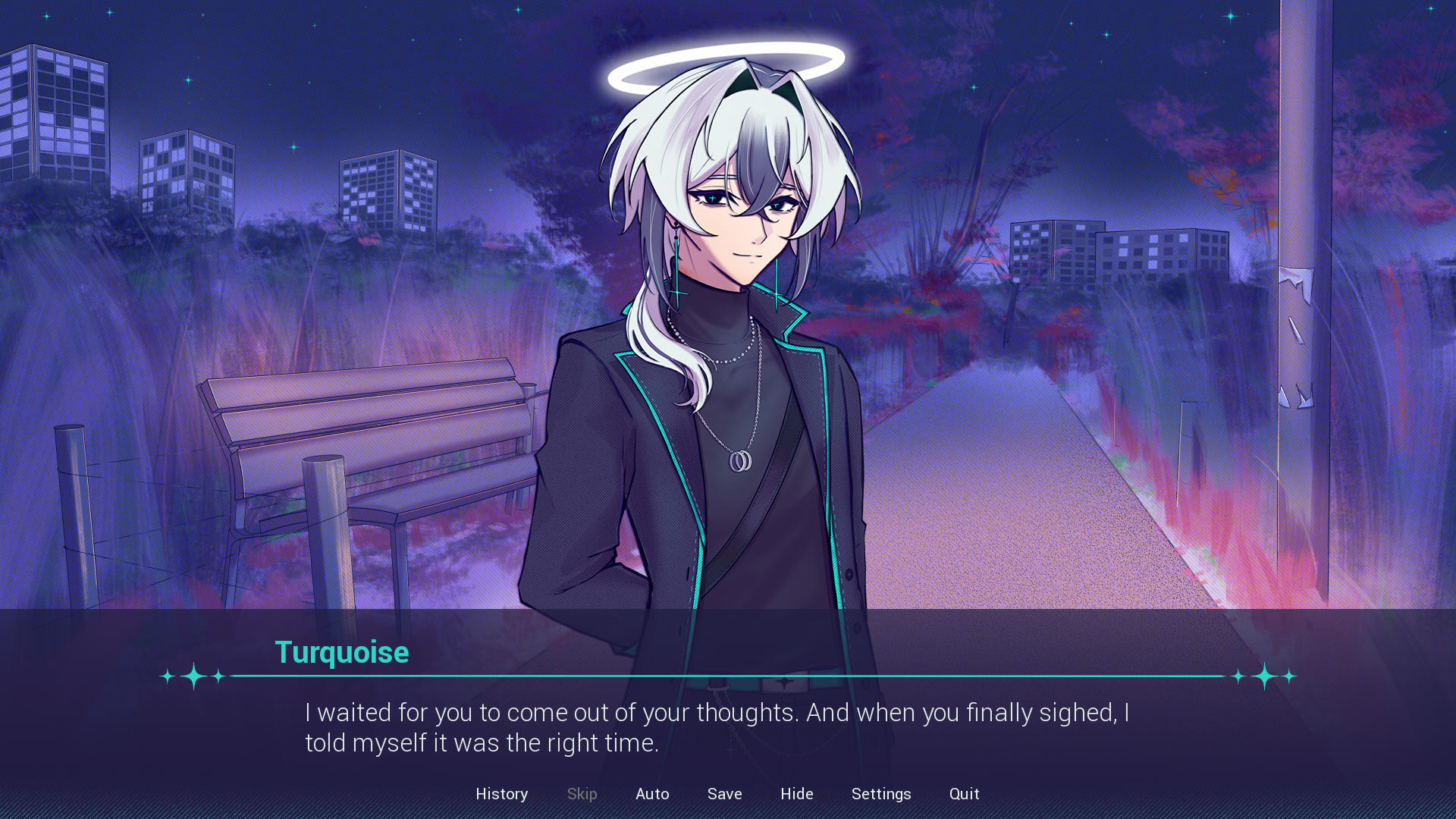The image size is (1456, 819).
Task: Open the Settings menu
Action: pyautogui.click(x=880, y=793)
